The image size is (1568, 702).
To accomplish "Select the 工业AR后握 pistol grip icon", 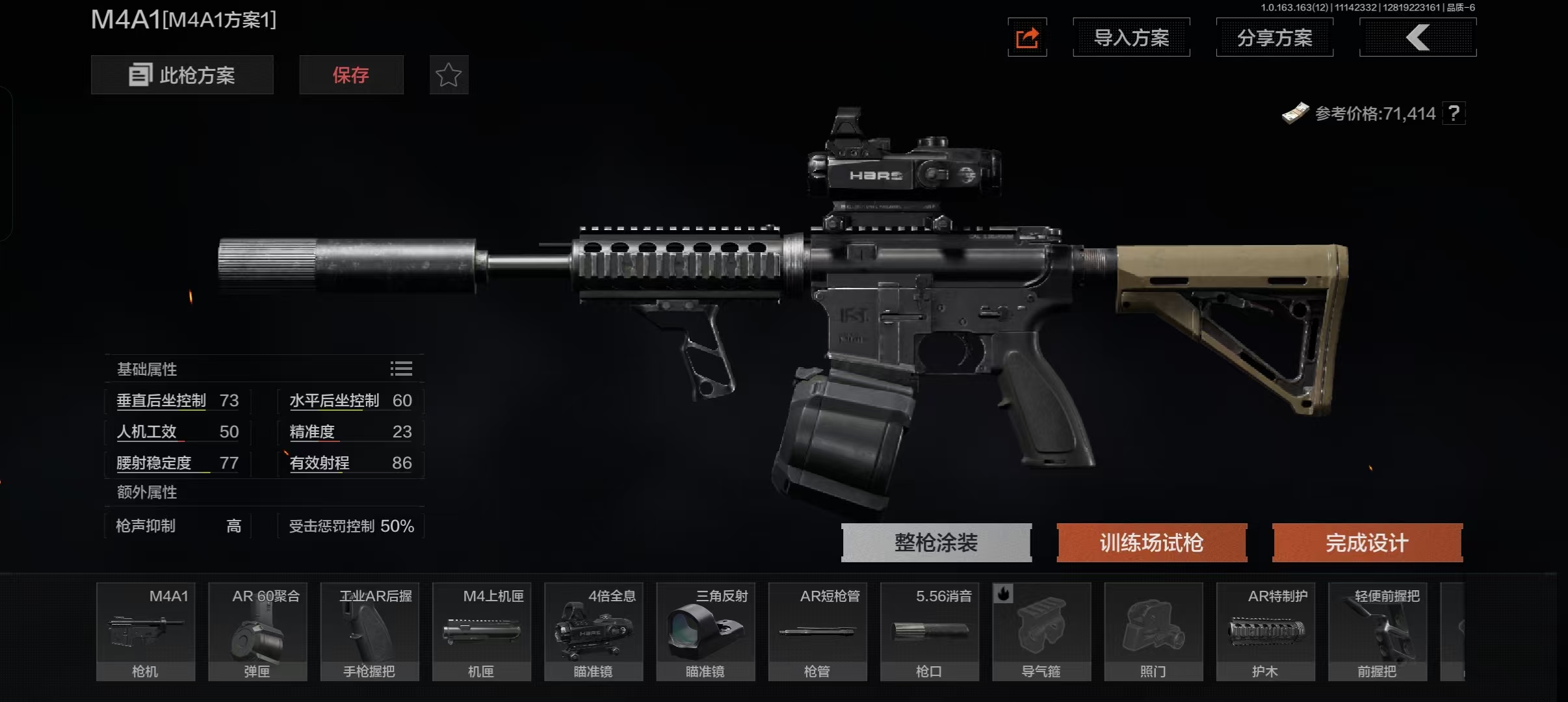I will 369,630.
